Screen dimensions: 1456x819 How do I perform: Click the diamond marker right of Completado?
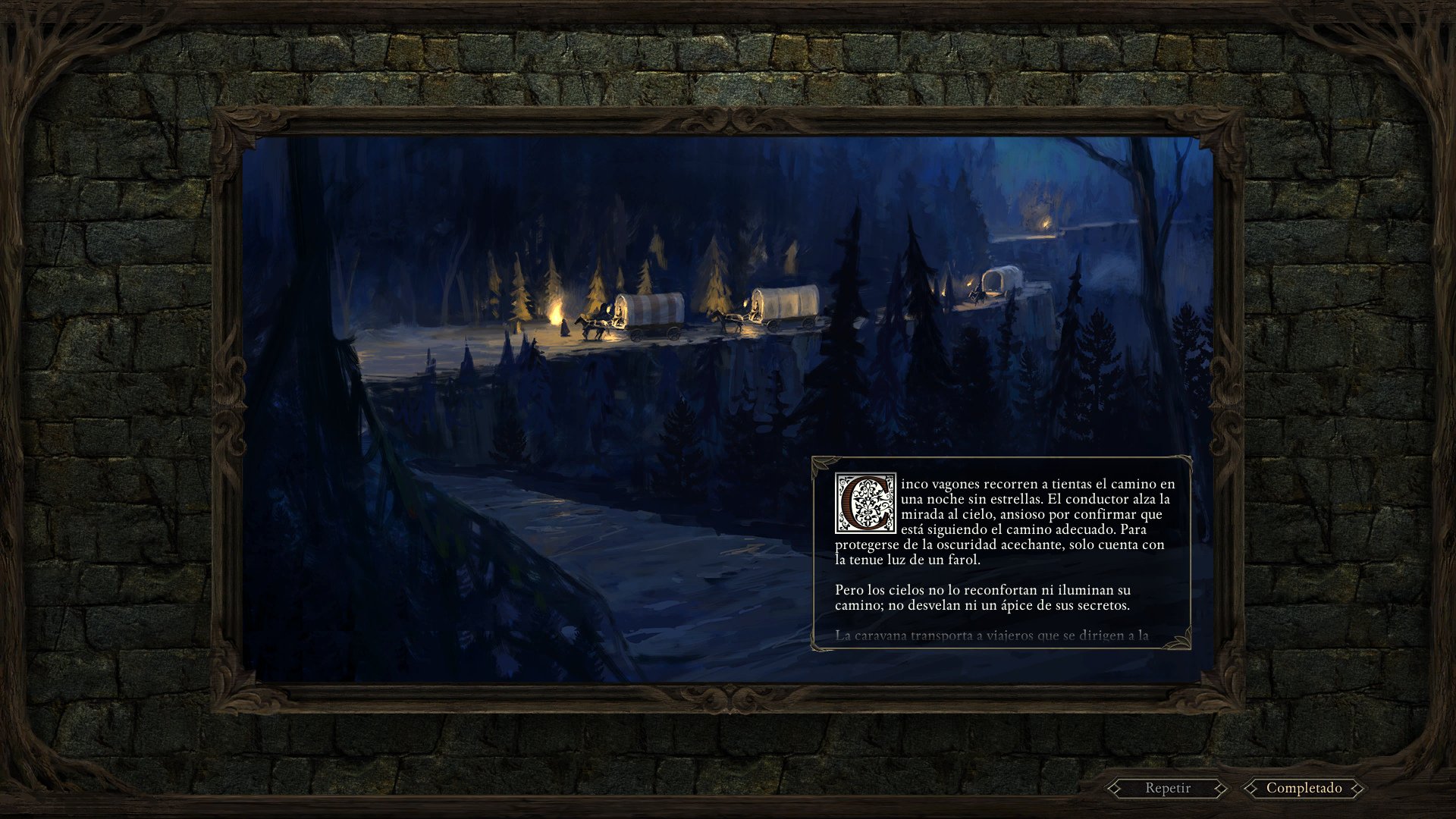tap(1357, 788)
